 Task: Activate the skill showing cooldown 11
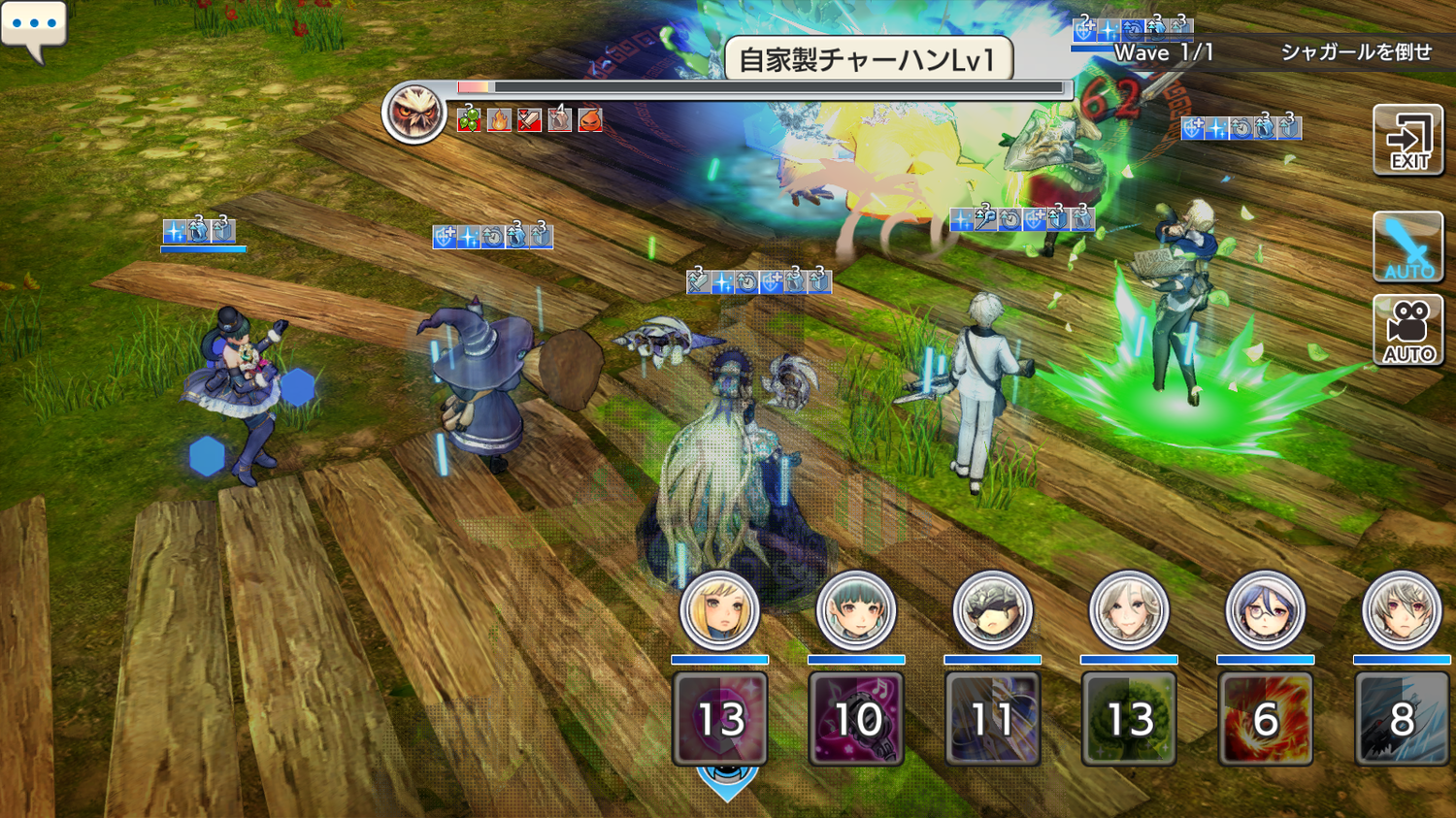pos(992,719)
